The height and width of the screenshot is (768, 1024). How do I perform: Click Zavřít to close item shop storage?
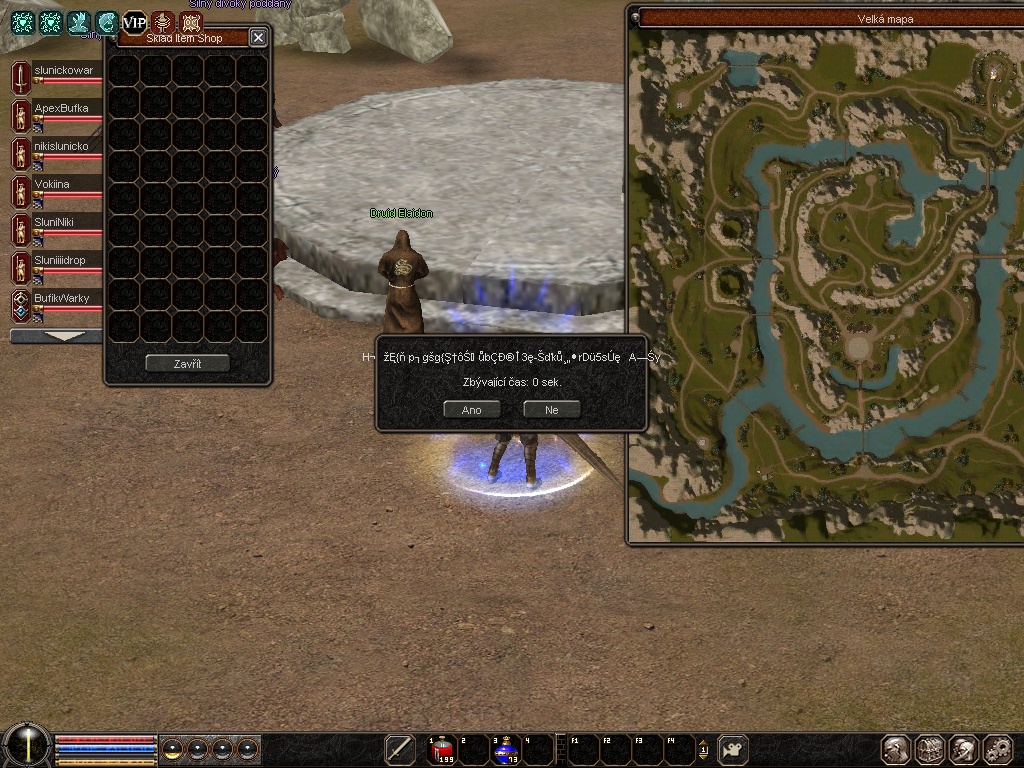coord(187,363)
